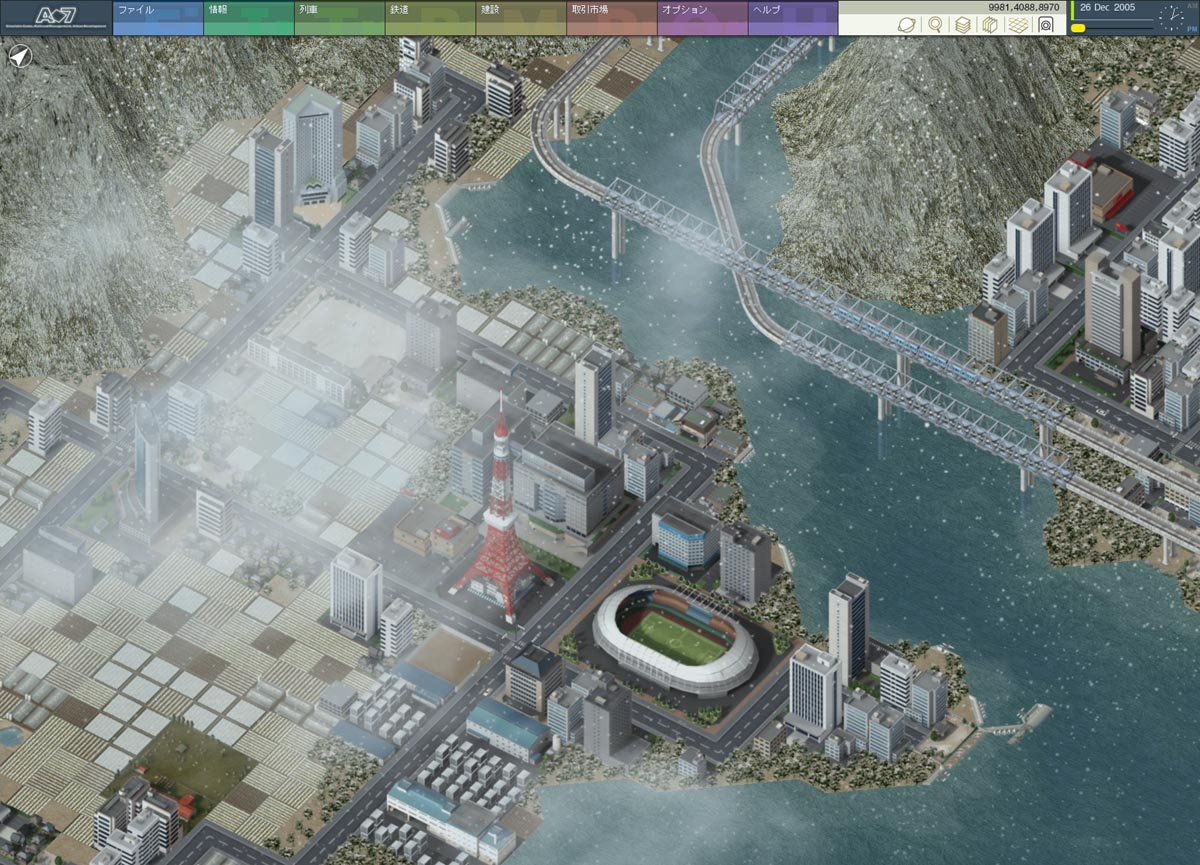Click the framed spiral icon in toolbar
Image resolution: width=1200 pixels, height=865 pixels.
pos(1046,25)
